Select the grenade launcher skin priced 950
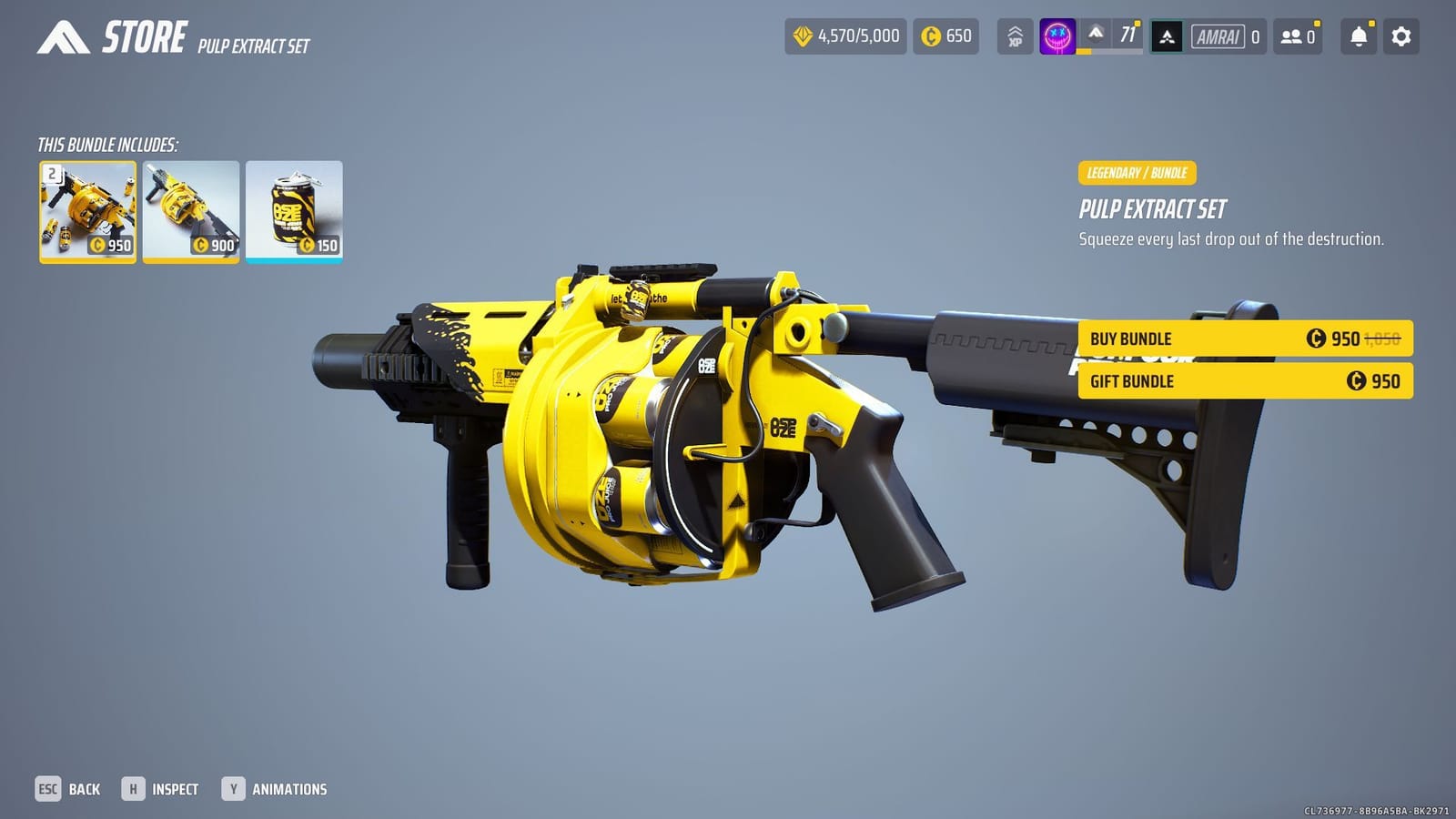 click(x=87, y=210)
